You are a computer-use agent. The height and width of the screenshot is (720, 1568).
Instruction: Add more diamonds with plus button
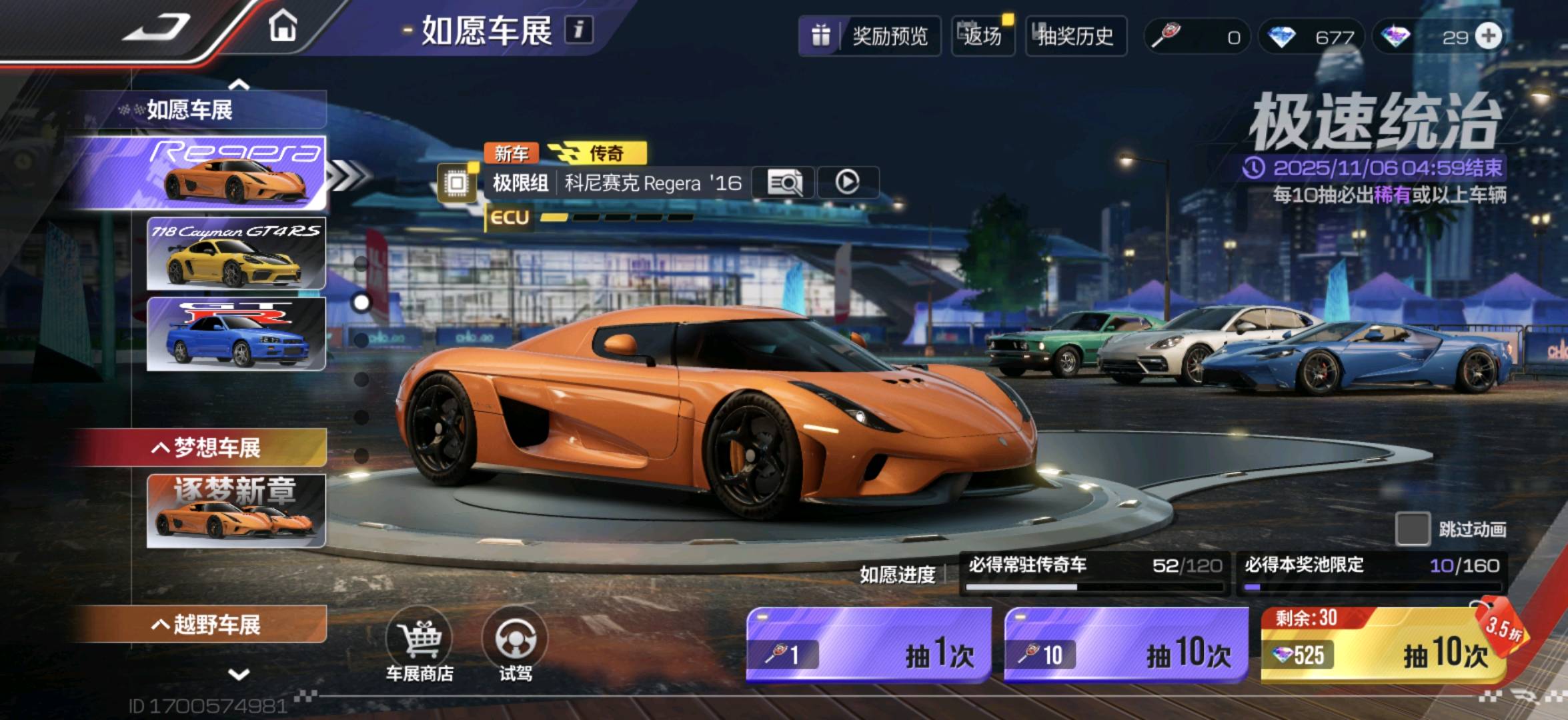pyautogui.click(x=1489, y=36)
